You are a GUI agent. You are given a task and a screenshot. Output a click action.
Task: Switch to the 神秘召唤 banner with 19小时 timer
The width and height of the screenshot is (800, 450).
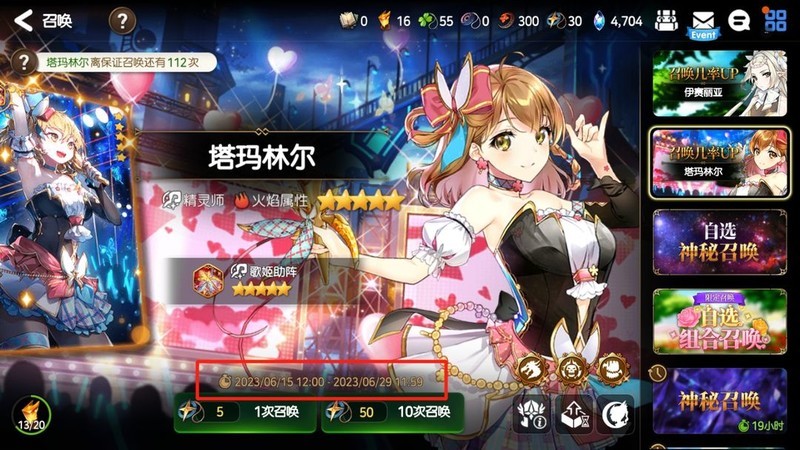[x=714, y=403]
